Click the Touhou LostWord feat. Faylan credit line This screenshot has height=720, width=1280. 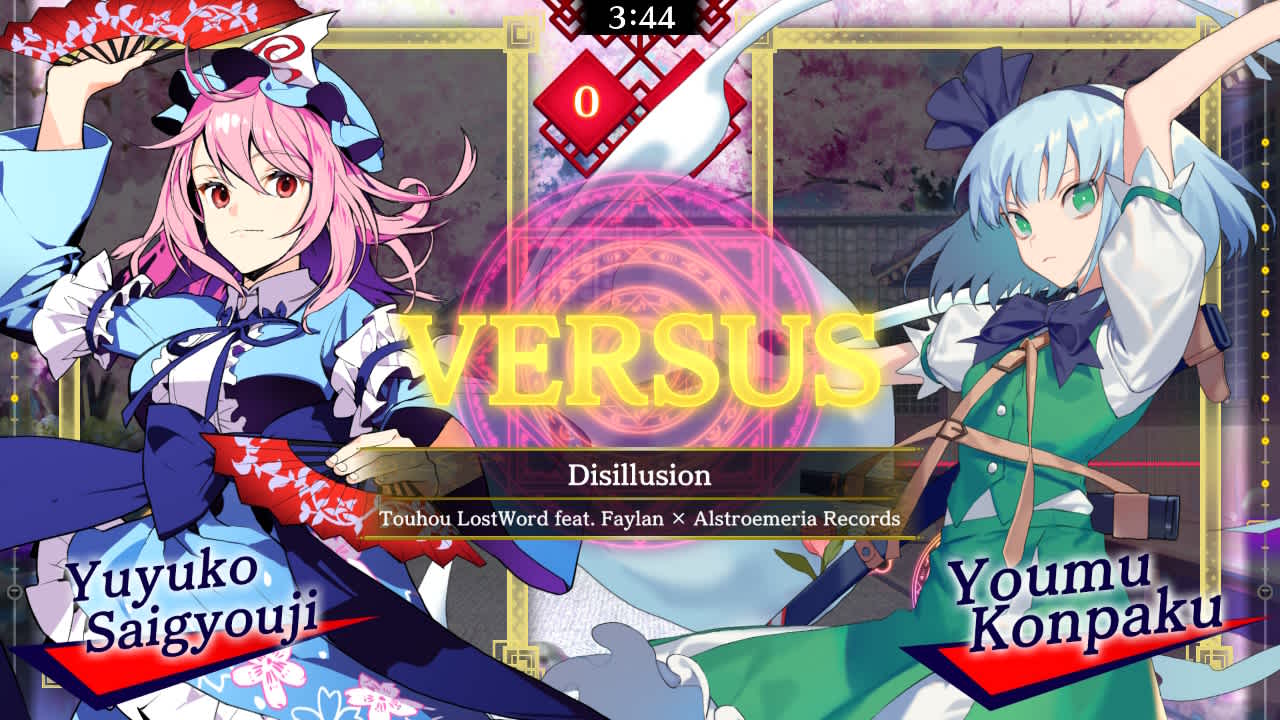(x=640, y=520)
